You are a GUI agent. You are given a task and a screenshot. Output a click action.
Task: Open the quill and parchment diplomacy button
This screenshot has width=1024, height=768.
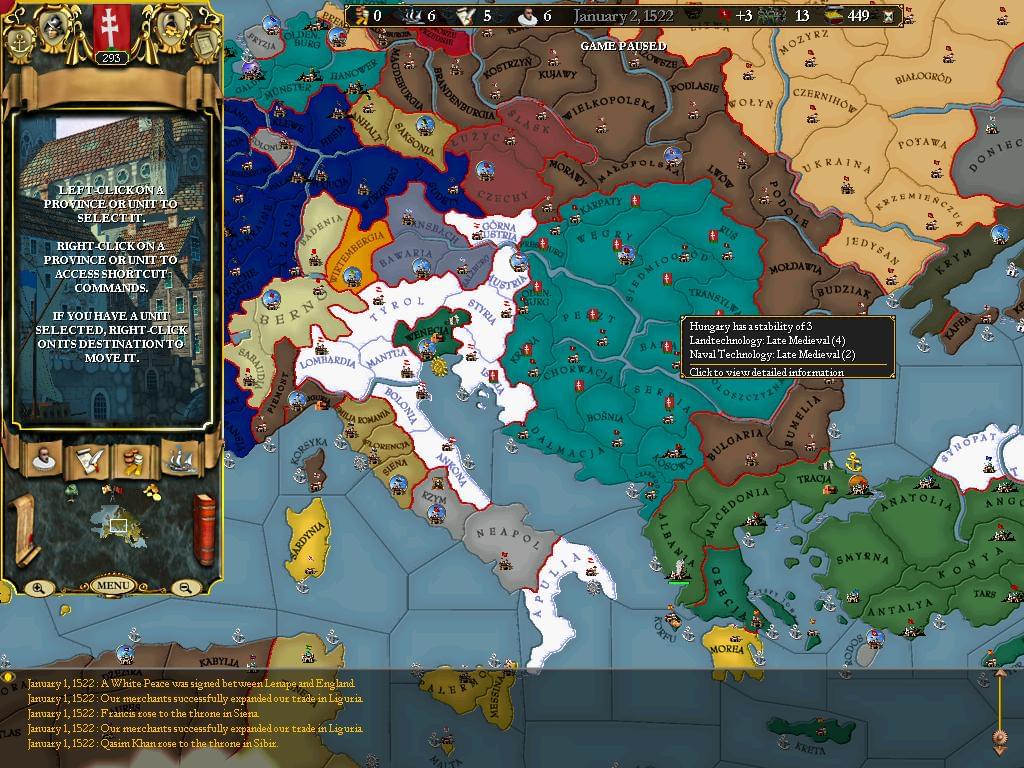click(x=88, y=459)
